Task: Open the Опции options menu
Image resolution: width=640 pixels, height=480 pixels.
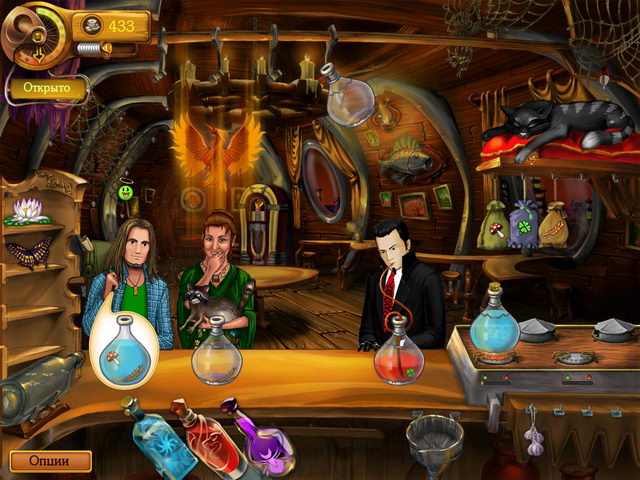Action: point(50,461)
